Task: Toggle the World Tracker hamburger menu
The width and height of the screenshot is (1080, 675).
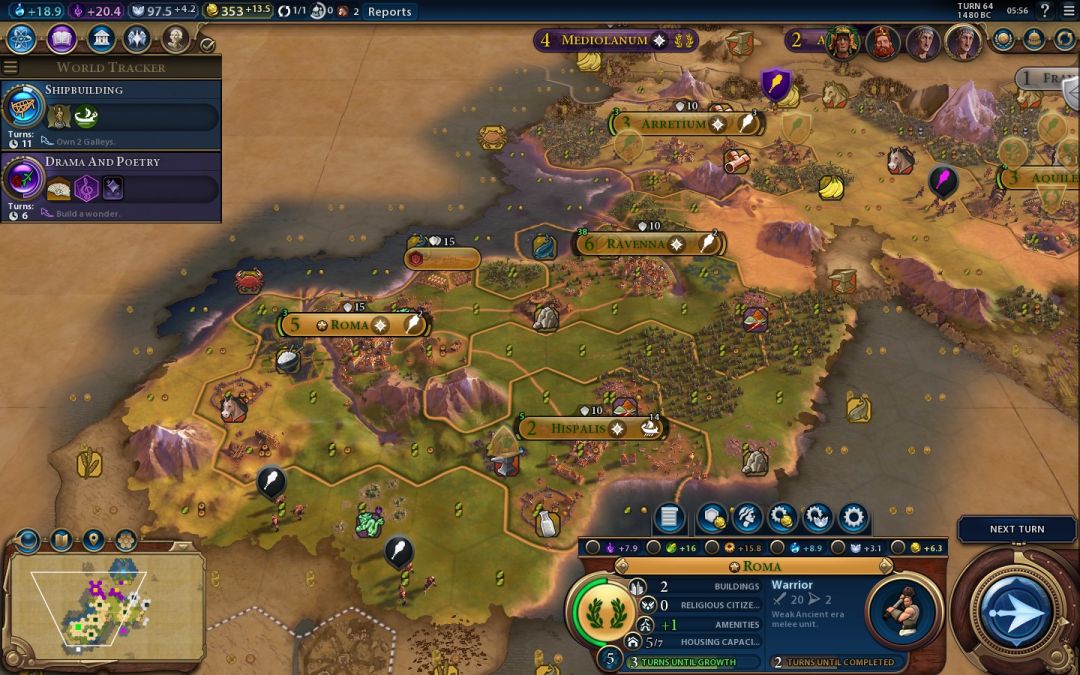Action: point(11,67)
